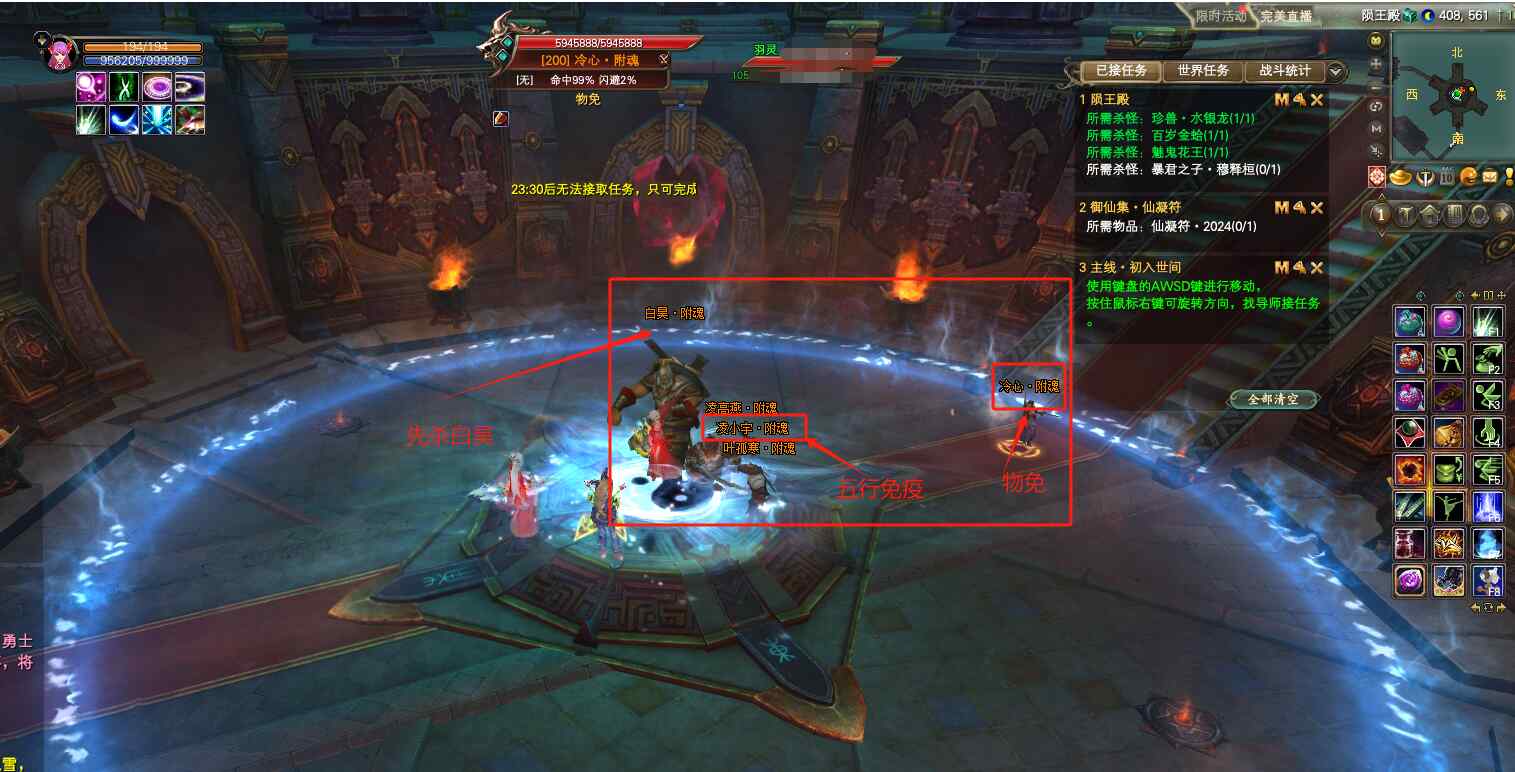Show the 战斗统计 tab

click(x=1285, y=72)
